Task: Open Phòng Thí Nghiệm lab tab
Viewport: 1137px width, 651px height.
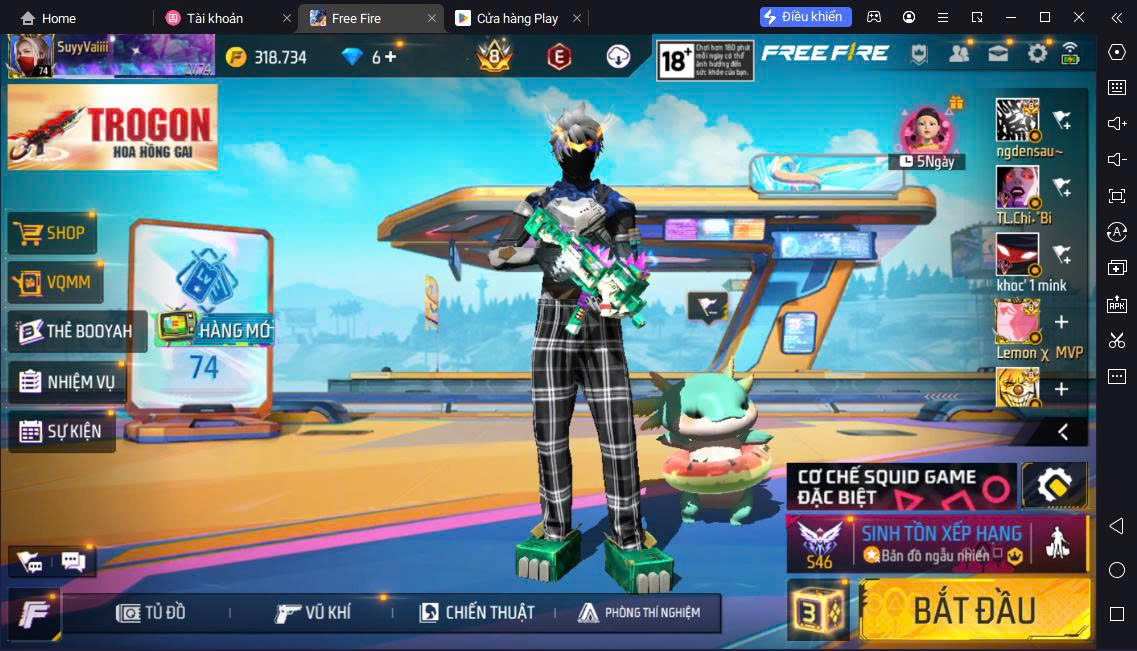Action: click(640, 612)
